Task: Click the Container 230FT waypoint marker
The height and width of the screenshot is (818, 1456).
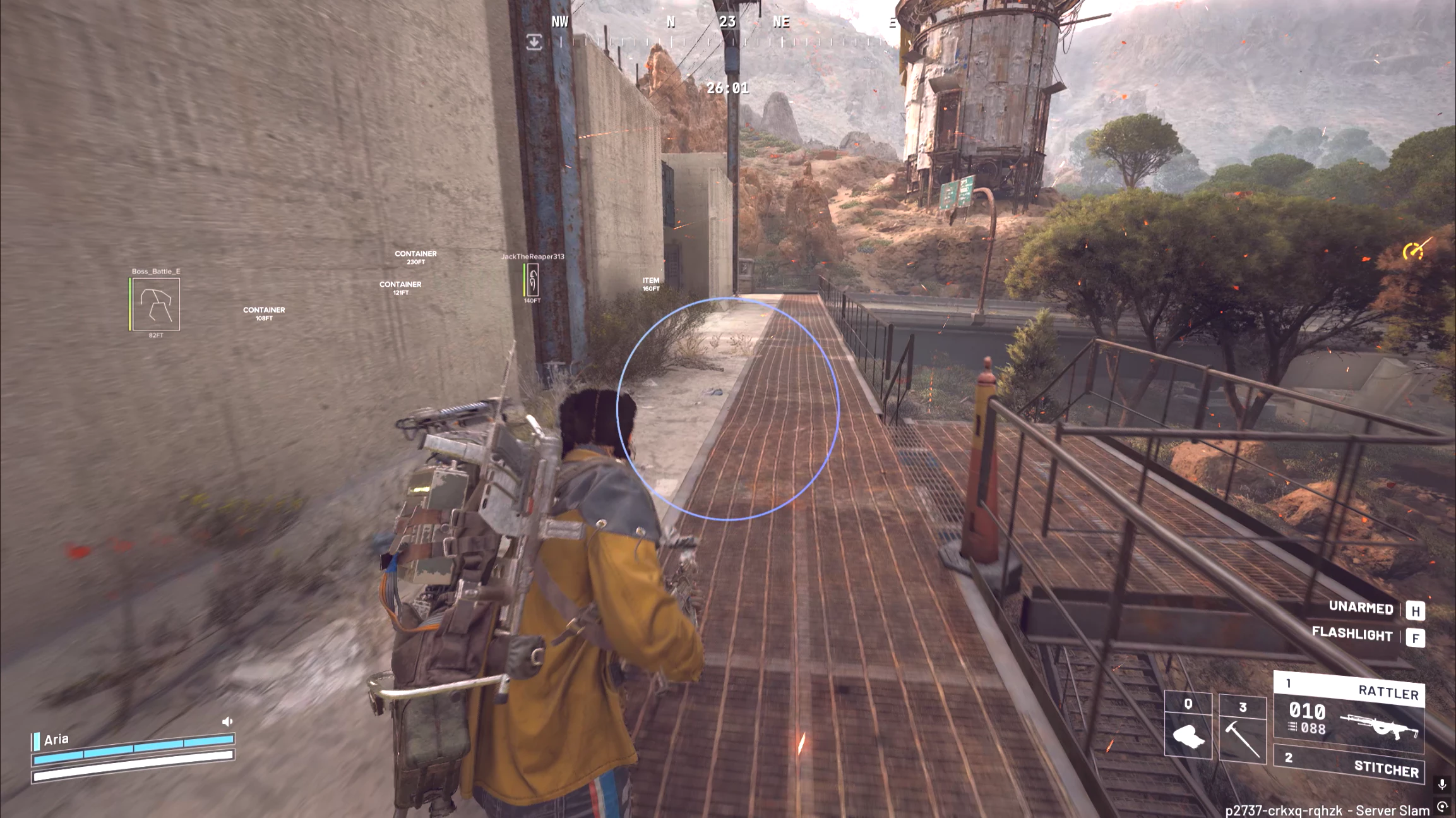Action: pyautogui.click(x=415, y=257)
